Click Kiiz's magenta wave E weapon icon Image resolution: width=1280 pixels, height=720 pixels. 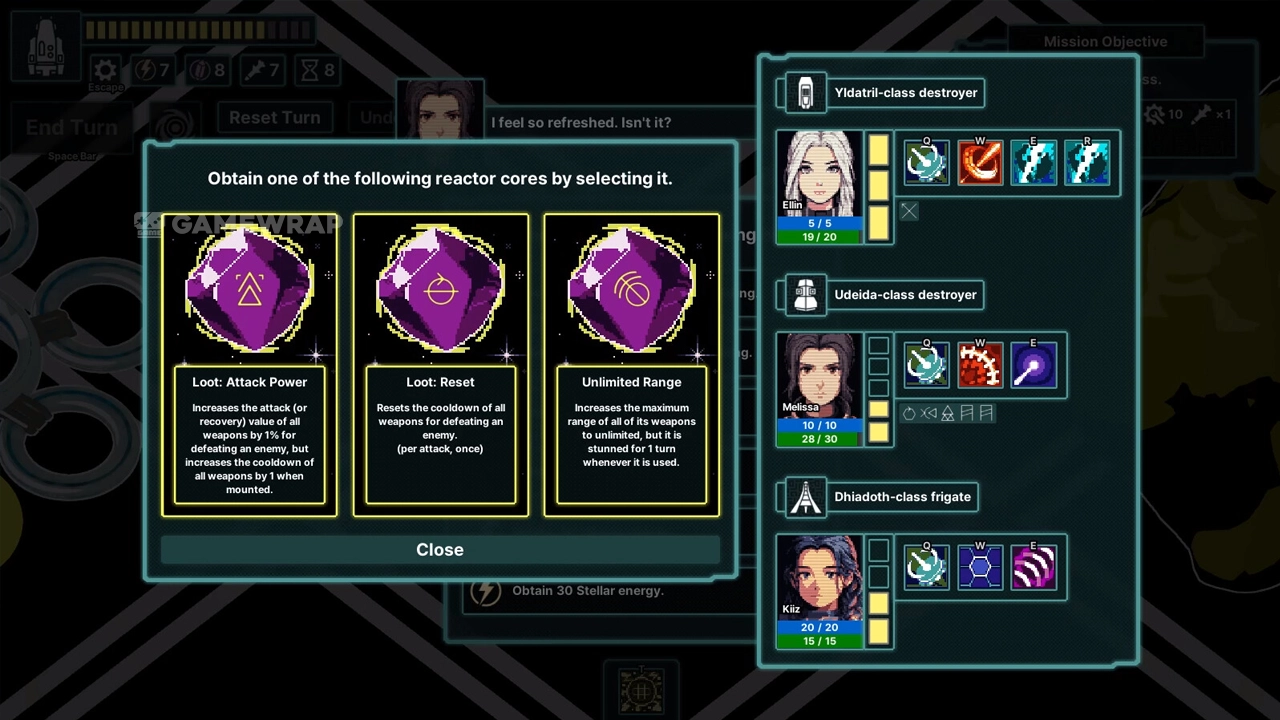pos(1033,567)
